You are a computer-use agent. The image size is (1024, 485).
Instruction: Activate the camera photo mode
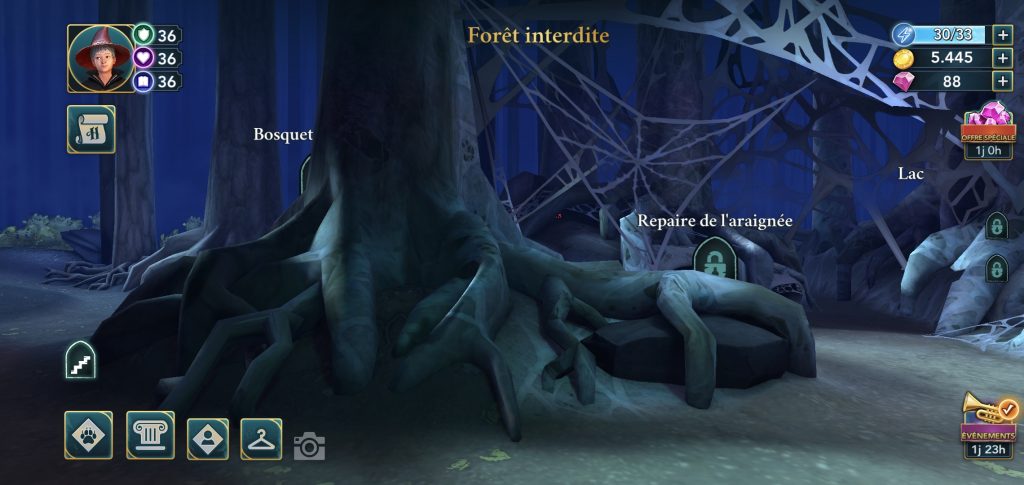309,446
